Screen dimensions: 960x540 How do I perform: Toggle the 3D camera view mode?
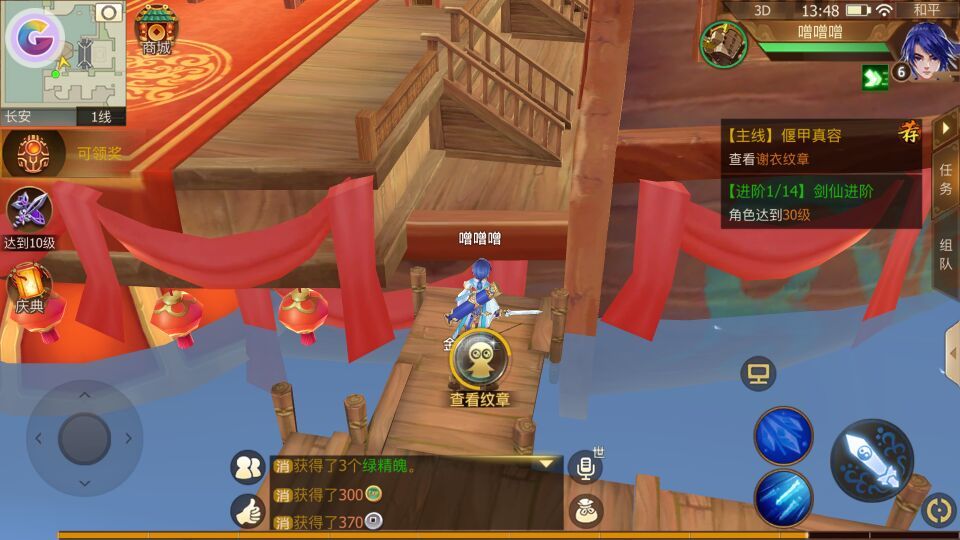[x=762, y=10]
